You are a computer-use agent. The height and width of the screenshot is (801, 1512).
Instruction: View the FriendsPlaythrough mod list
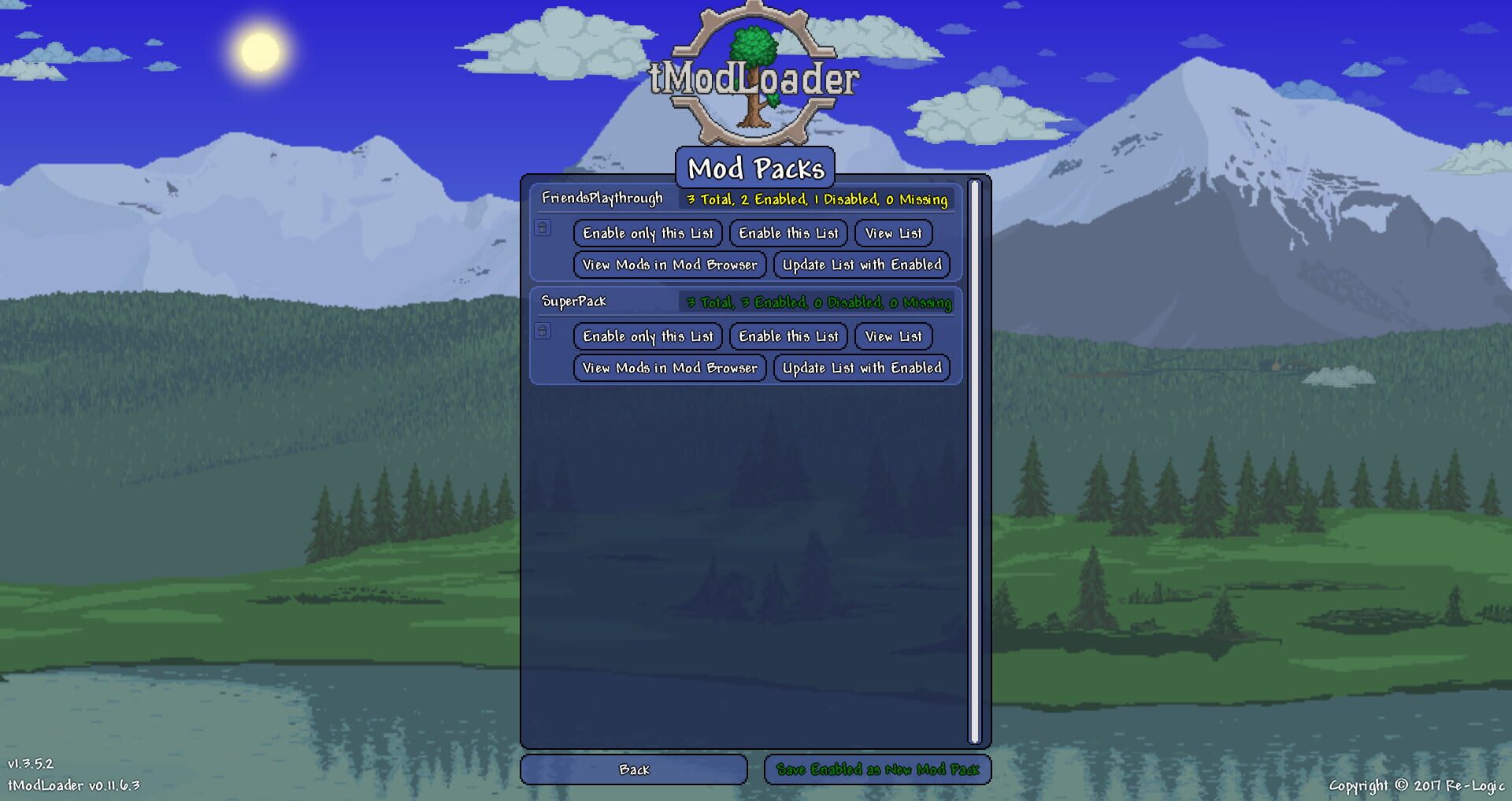(892, 233)
